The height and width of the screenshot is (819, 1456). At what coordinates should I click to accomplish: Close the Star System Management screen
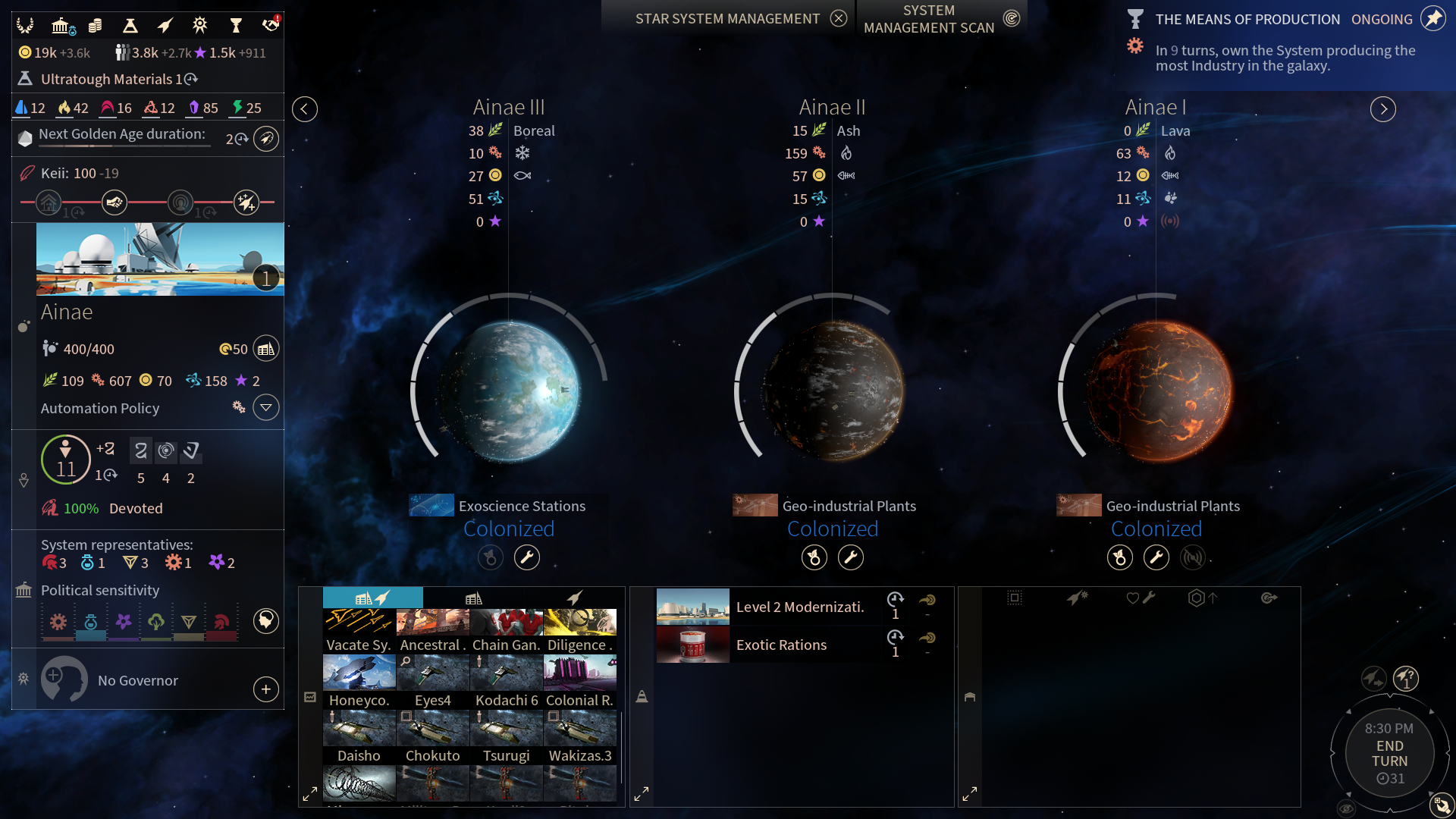pos(838,18)
